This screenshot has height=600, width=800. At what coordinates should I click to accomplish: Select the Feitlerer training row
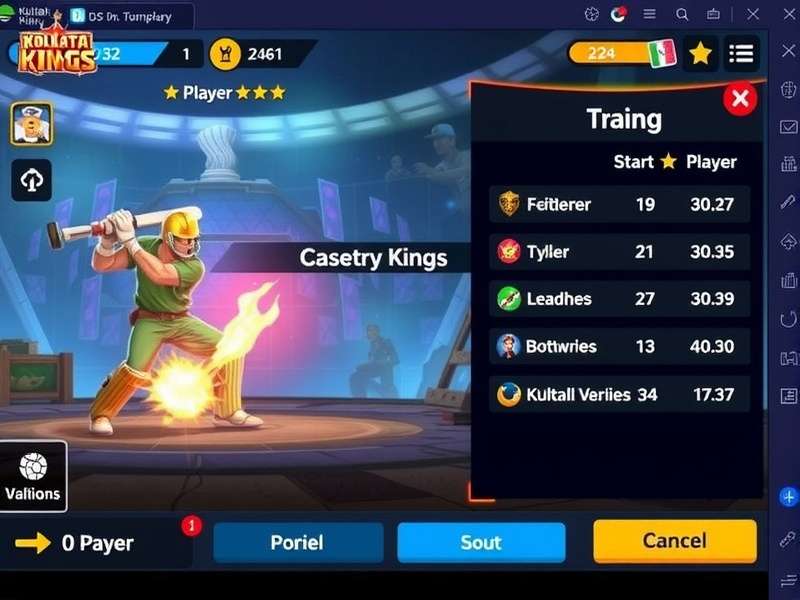point(619,204)
